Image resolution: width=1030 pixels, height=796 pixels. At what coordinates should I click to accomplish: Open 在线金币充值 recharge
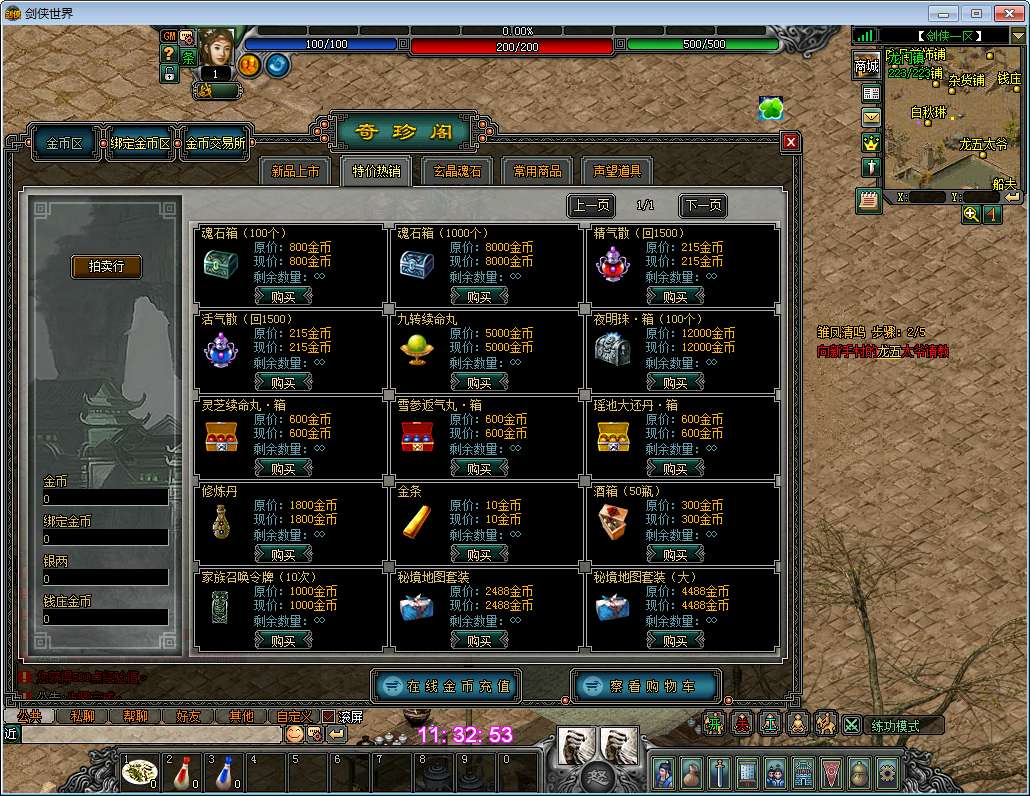[x=447, y=686]
